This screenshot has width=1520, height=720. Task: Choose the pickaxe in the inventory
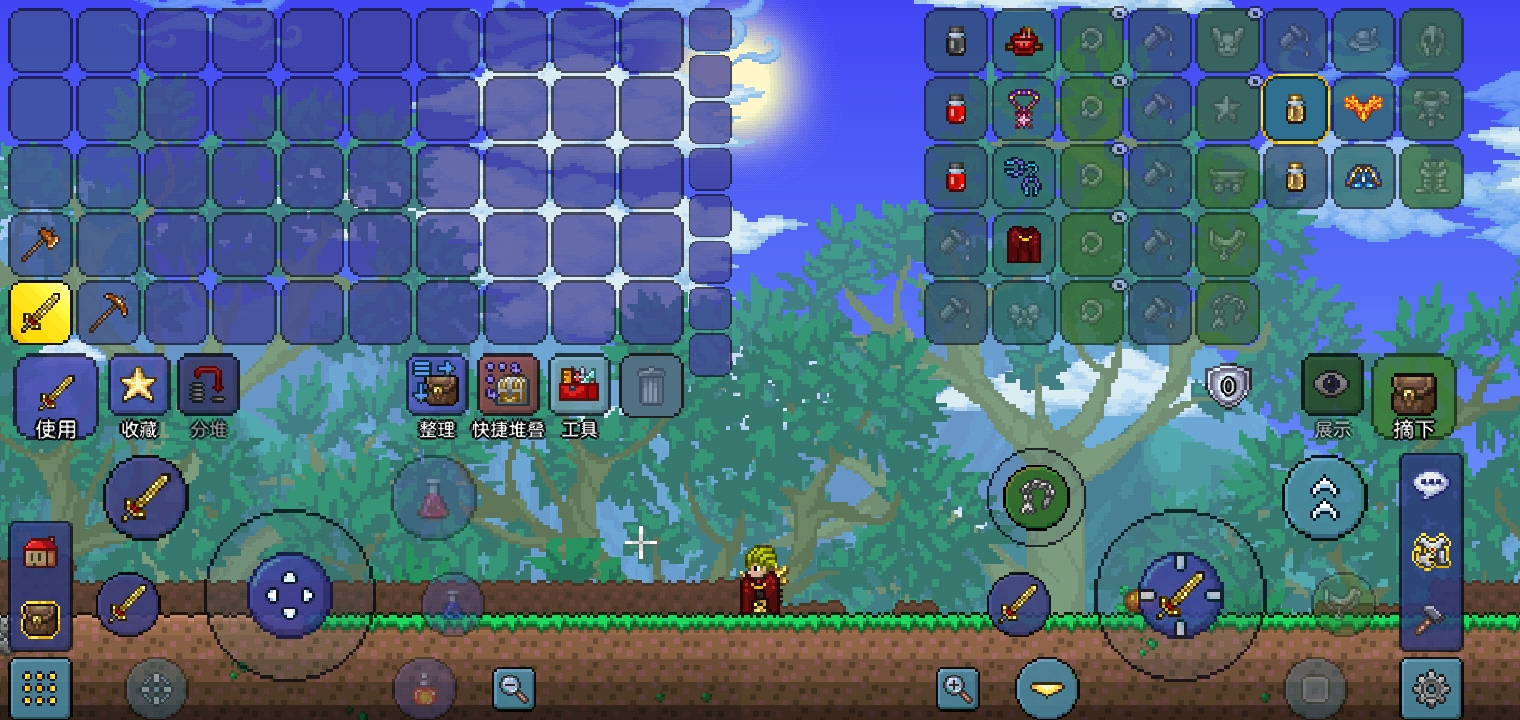(x=108, y=312)
